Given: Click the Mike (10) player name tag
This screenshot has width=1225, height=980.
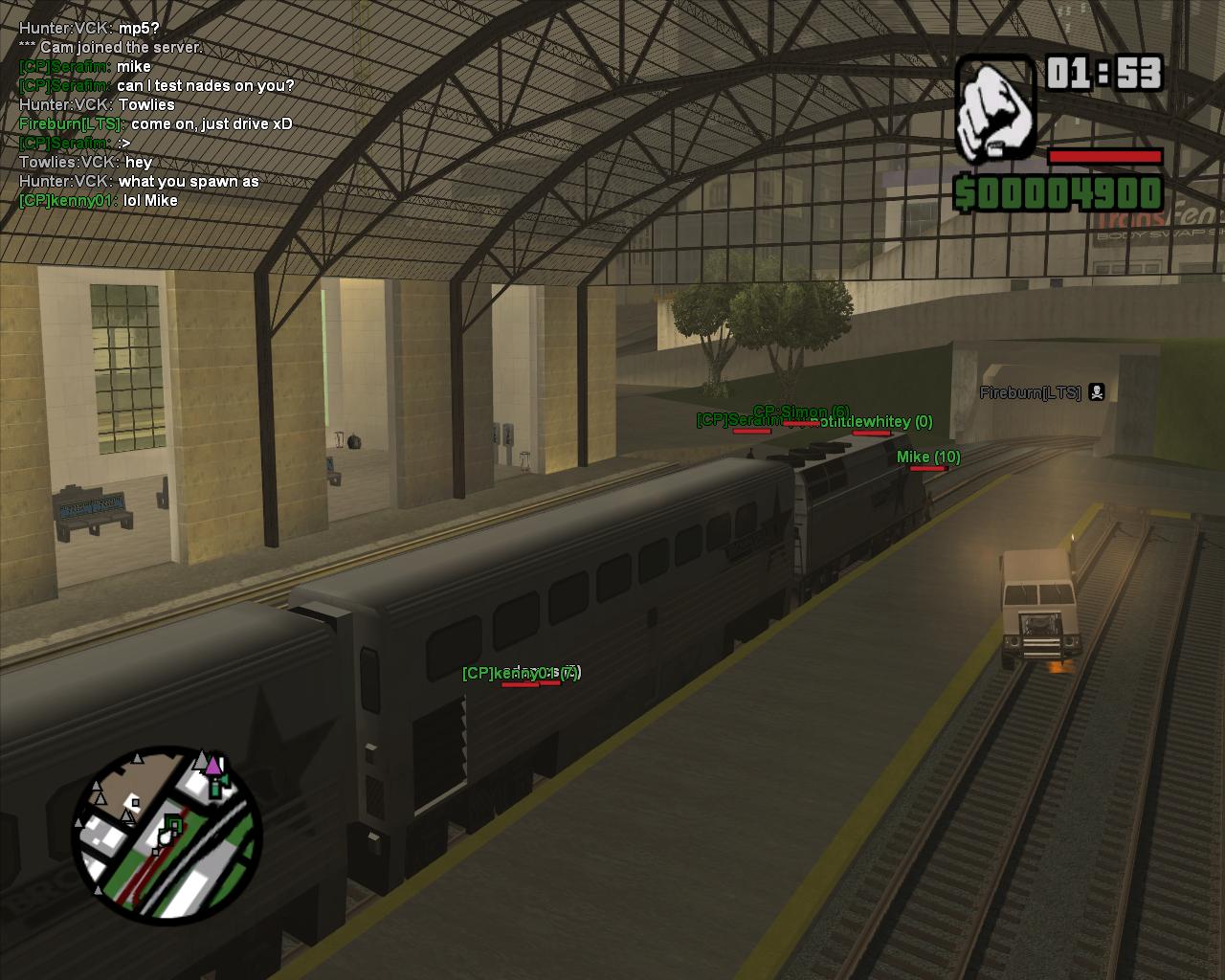Looking at the screenshot, I should point(927,457).
